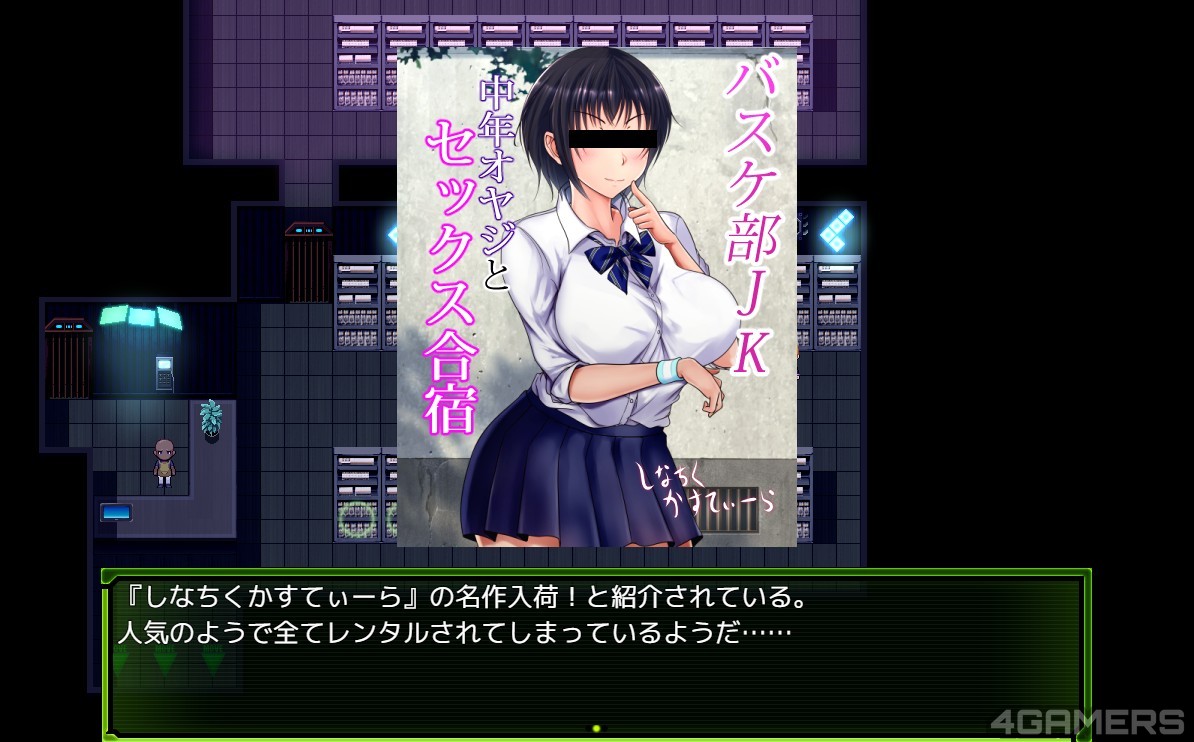Advance the green dialogue message window
The height and width of the screenshot is (742, 1194).
(x=595, y=728)
